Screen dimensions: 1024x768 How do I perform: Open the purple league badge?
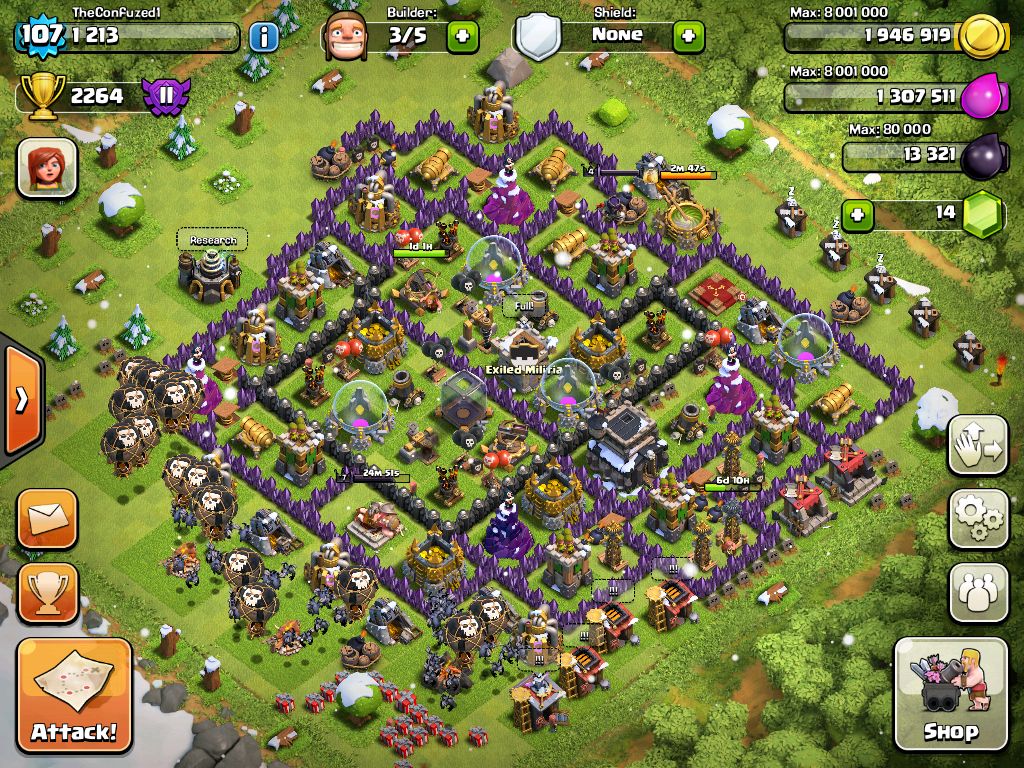click(x=164, y=96)
